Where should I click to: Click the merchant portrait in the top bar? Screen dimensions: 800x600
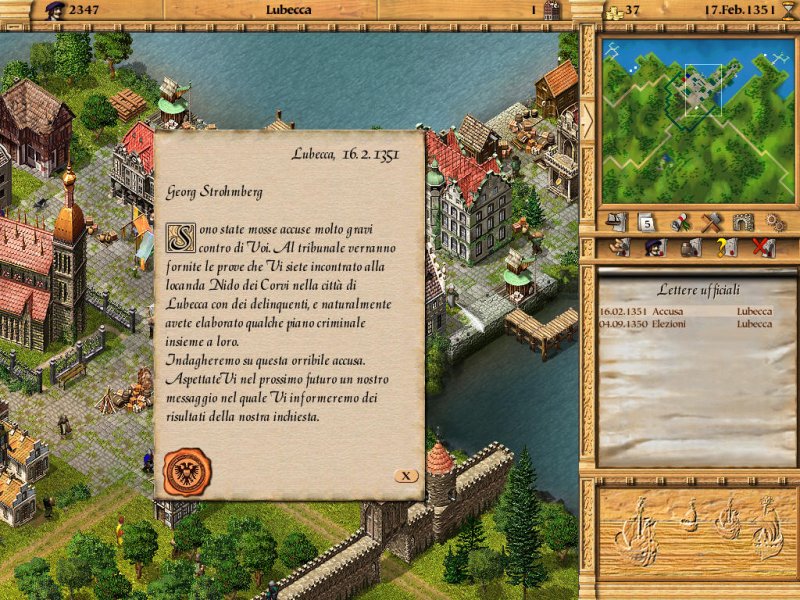[56, 10]
